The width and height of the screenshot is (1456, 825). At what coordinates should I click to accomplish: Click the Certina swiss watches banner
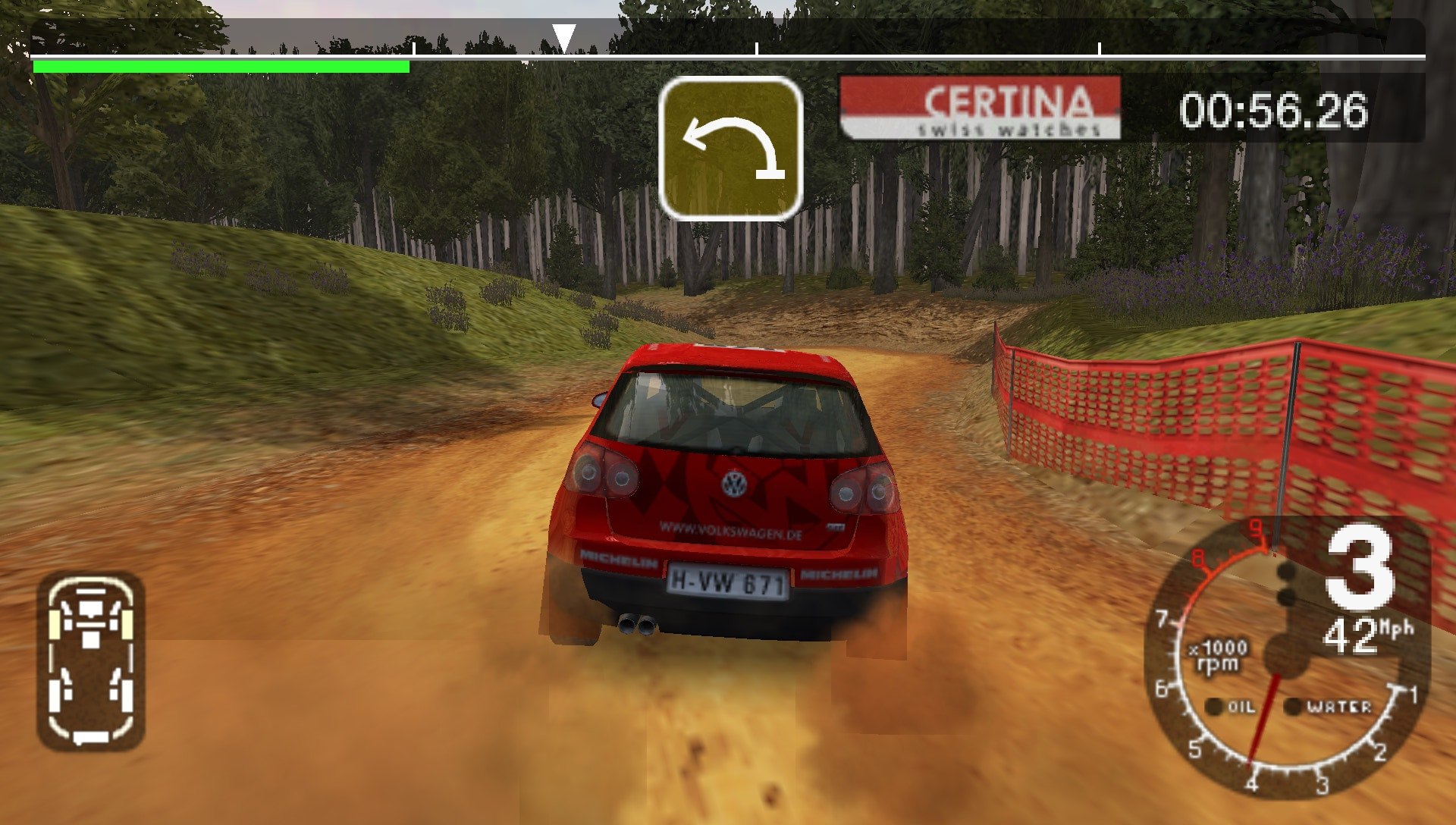980,108
